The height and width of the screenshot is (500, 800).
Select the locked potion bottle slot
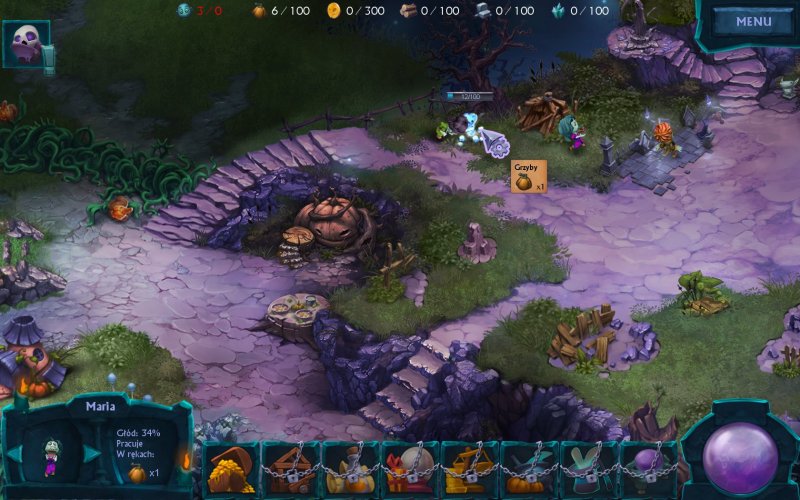350,470
